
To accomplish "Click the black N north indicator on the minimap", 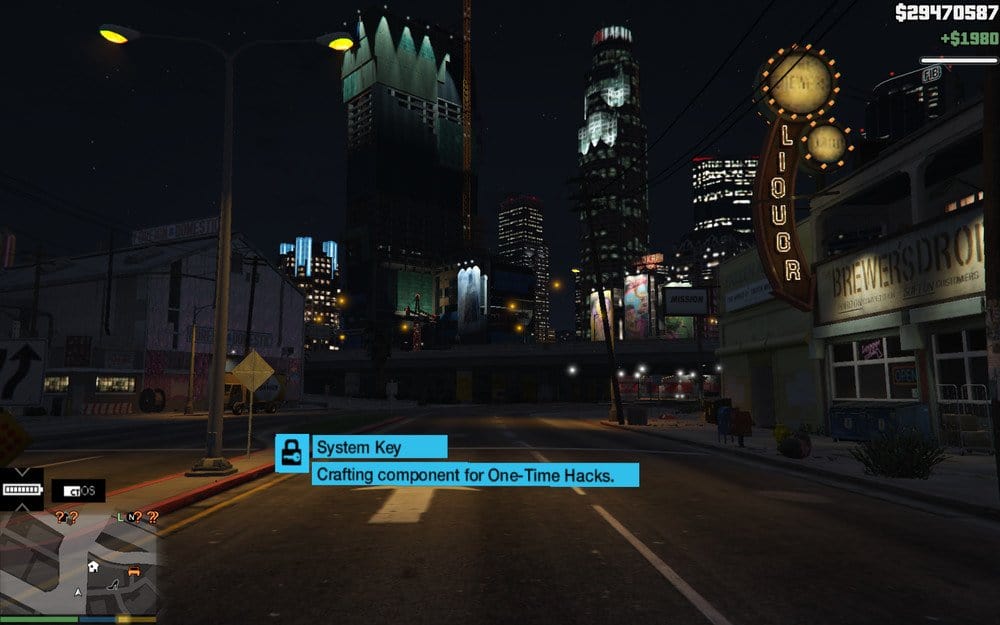I will (x=132, y=517).
